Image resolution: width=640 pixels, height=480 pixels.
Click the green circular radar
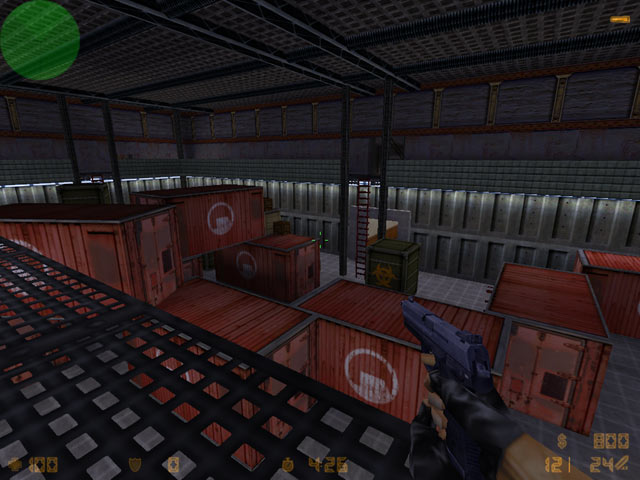(40, 40)
